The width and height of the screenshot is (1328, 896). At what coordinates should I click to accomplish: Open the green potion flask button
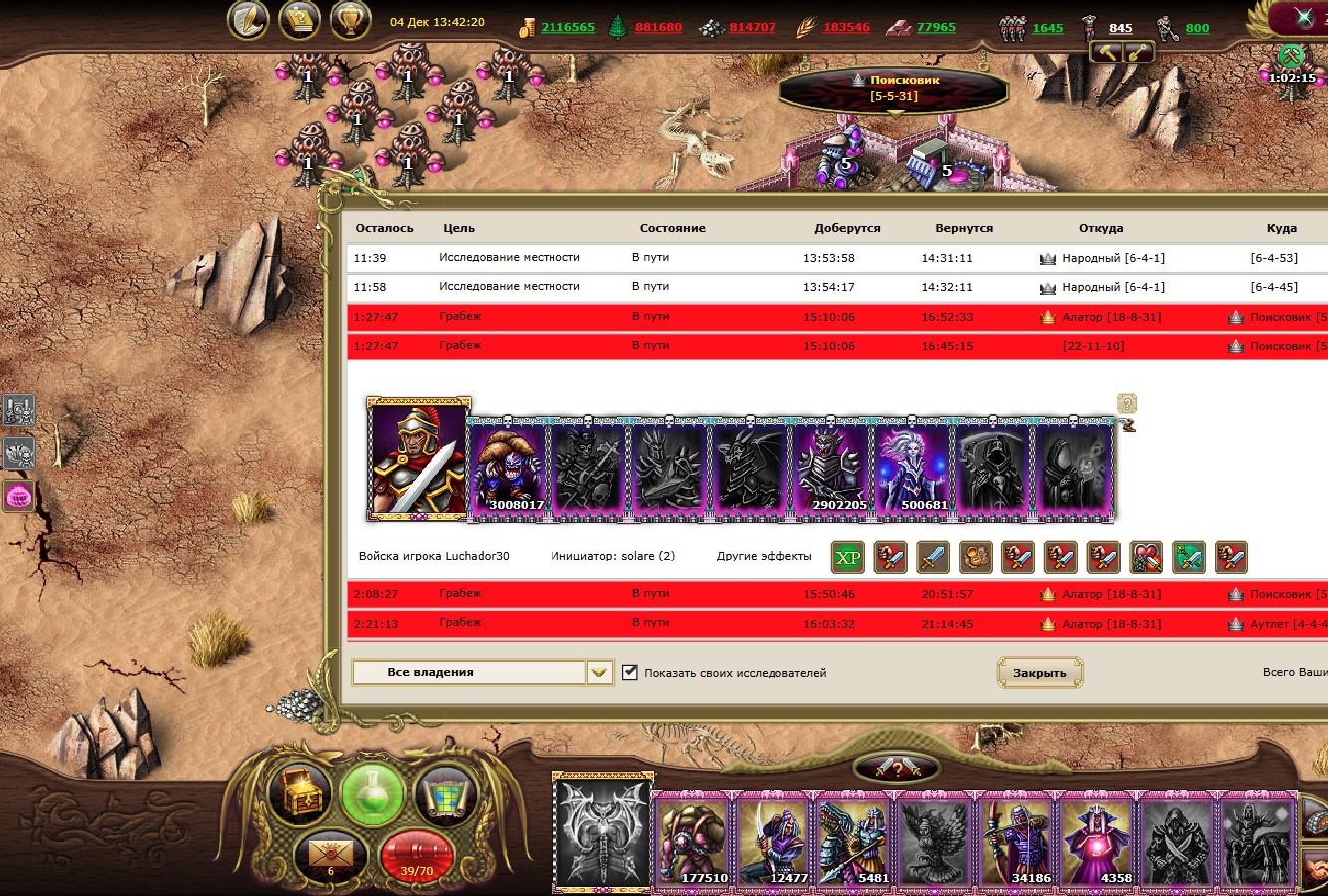pos(372,793)
